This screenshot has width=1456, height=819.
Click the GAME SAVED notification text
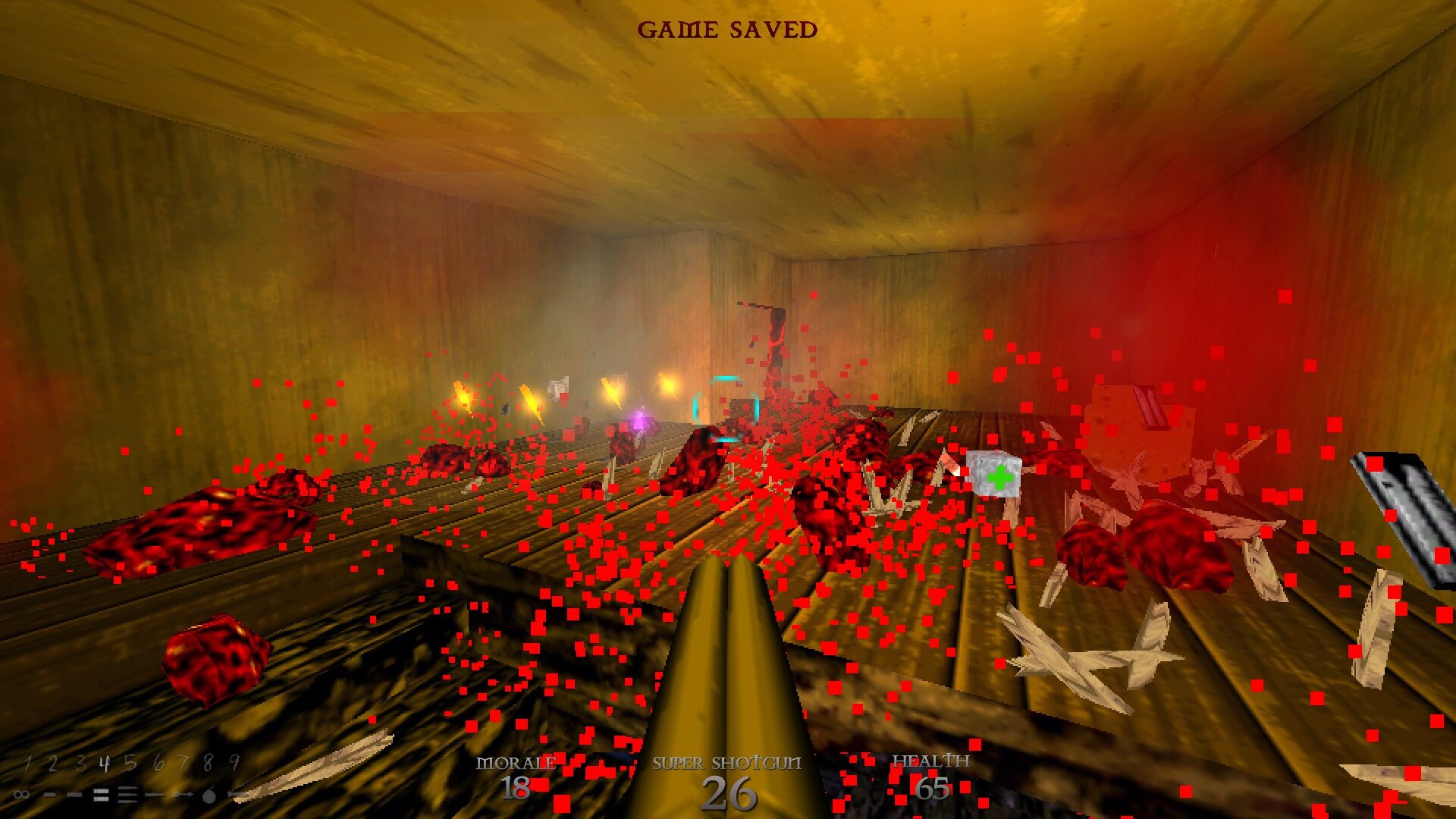pyautogui.click(x=728, y=30)
